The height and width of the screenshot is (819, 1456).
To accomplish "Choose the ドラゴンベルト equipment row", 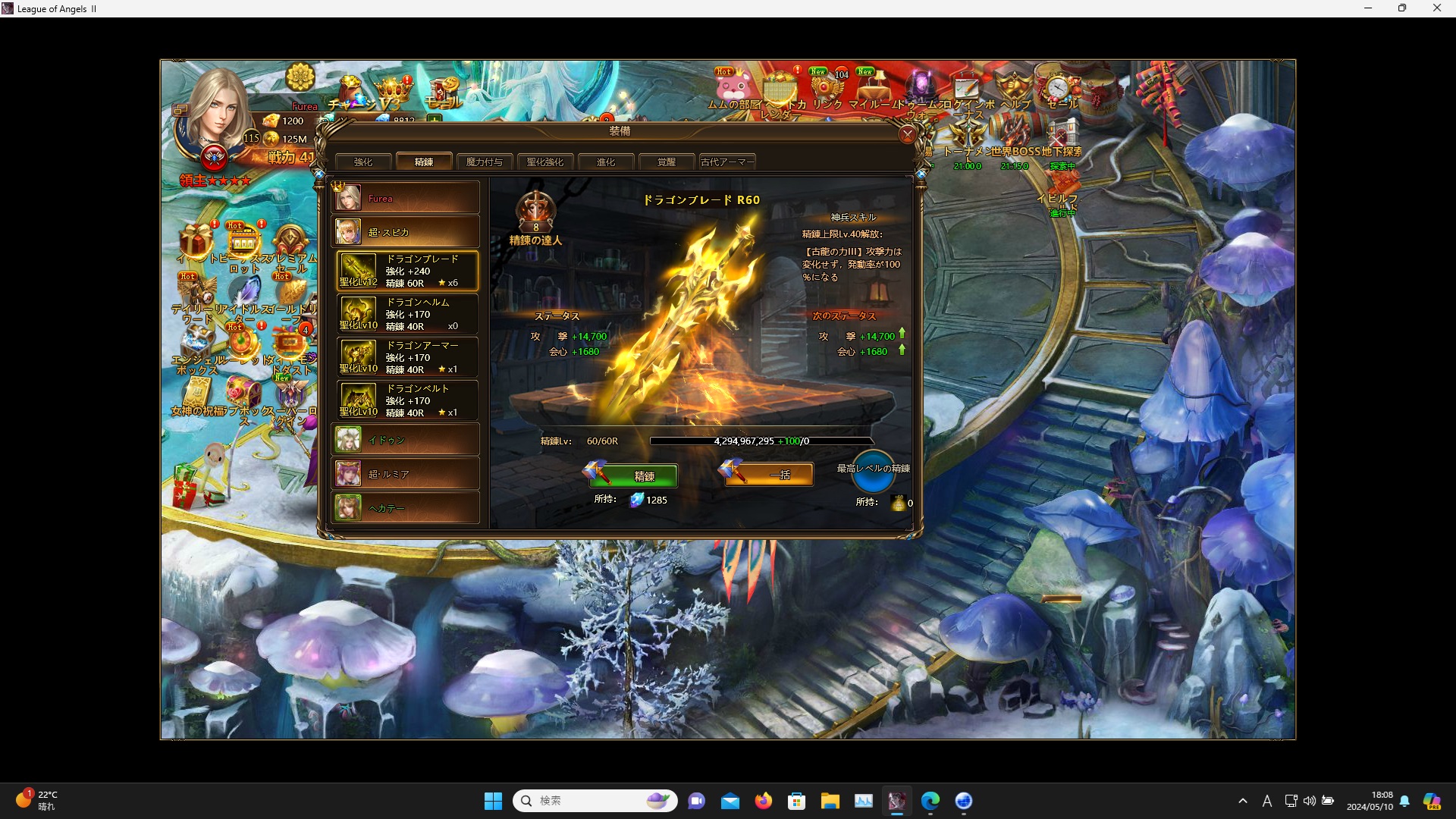I will click(408, 400).
